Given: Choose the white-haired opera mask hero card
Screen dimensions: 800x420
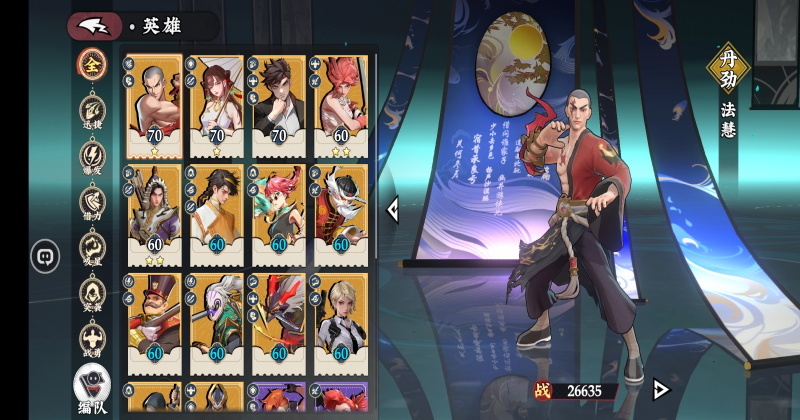Looking at the screenshot, I should 217,324.
